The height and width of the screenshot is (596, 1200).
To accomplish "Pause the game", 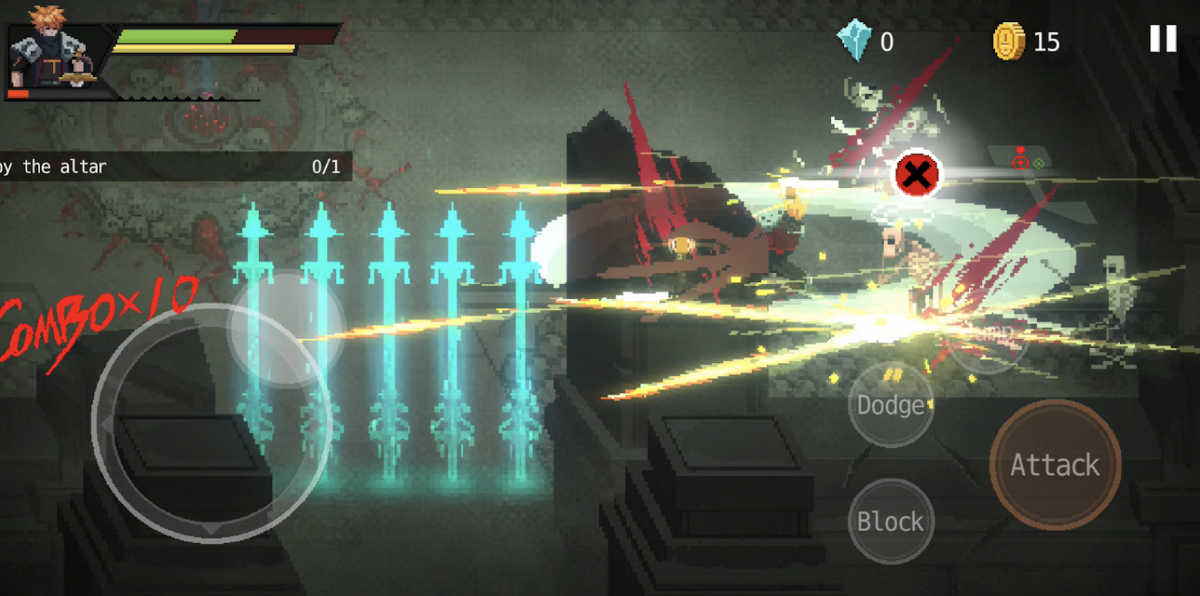I will 1162,39.
